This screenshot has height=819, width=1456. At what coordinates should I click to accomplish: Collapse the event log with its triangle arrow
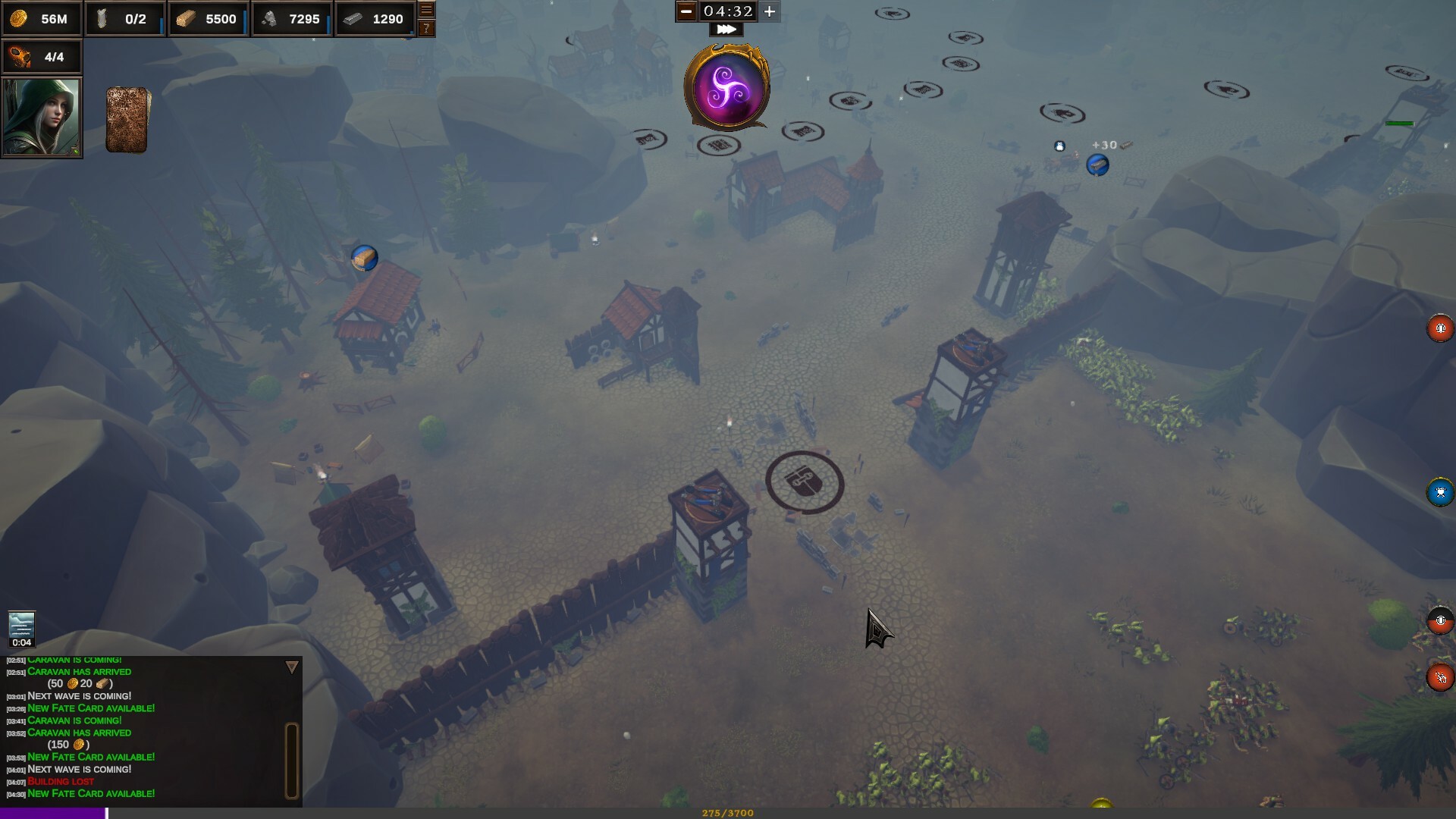click(x=291, y=666)
